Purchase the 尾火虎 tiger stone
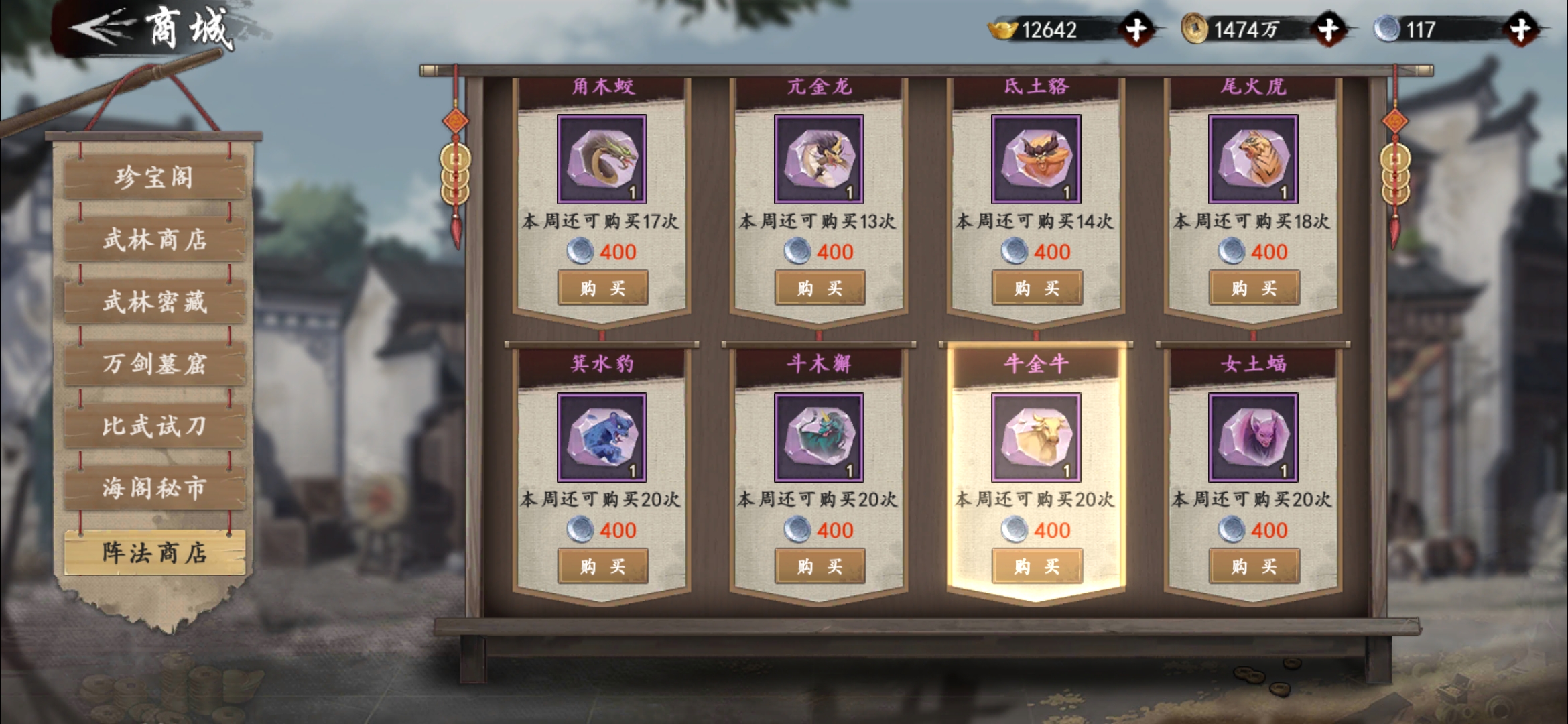The width and height of the screenshot is (1568, 724). tap(1254, 288)
